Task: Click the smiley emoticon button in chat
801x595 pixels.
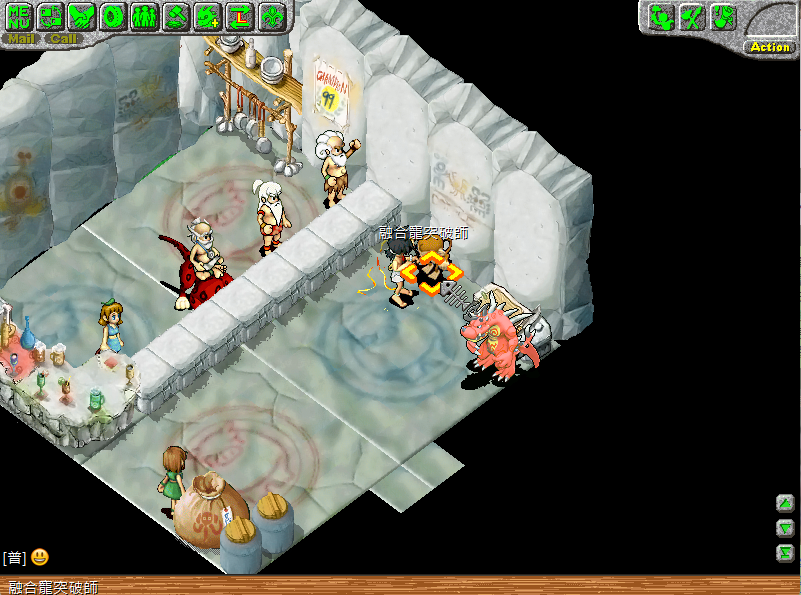Action: click(40, 557)
